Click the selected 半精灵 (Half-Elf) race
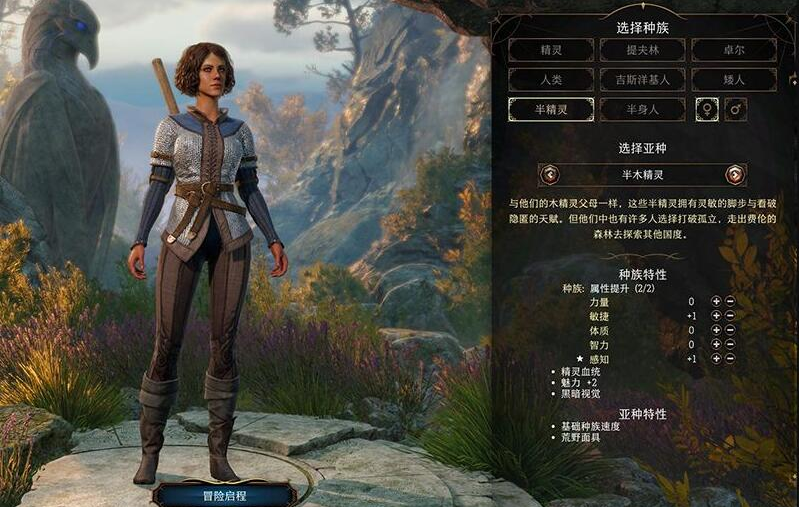The width and height of the screenshot is (799, 507). 550,109
